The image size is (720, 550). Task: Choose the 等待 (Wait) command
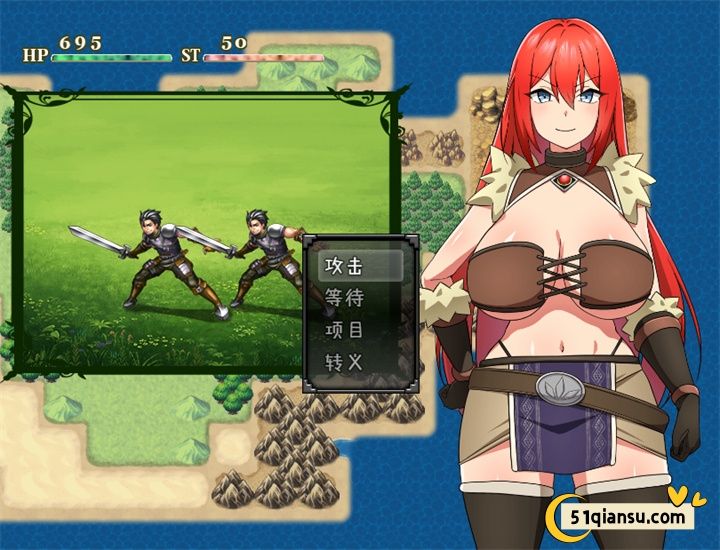345,298
